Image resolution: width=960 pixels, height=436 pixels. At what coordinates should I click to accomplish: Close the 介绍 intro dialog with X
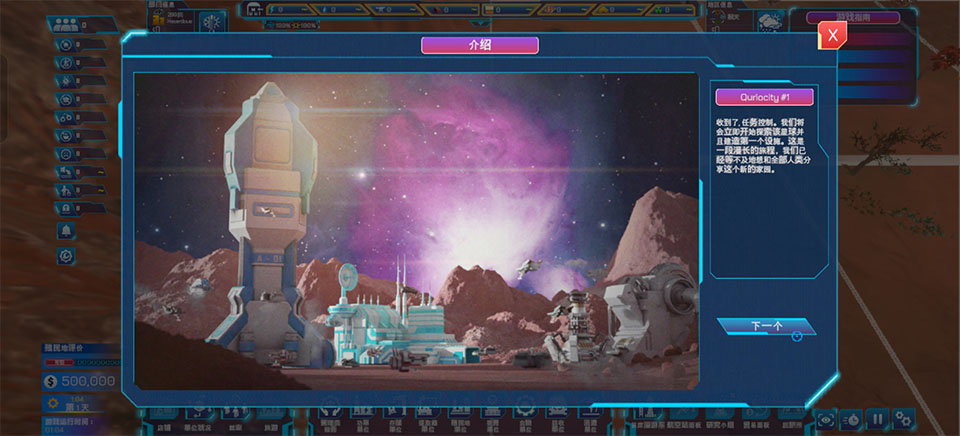pos(832,35)
